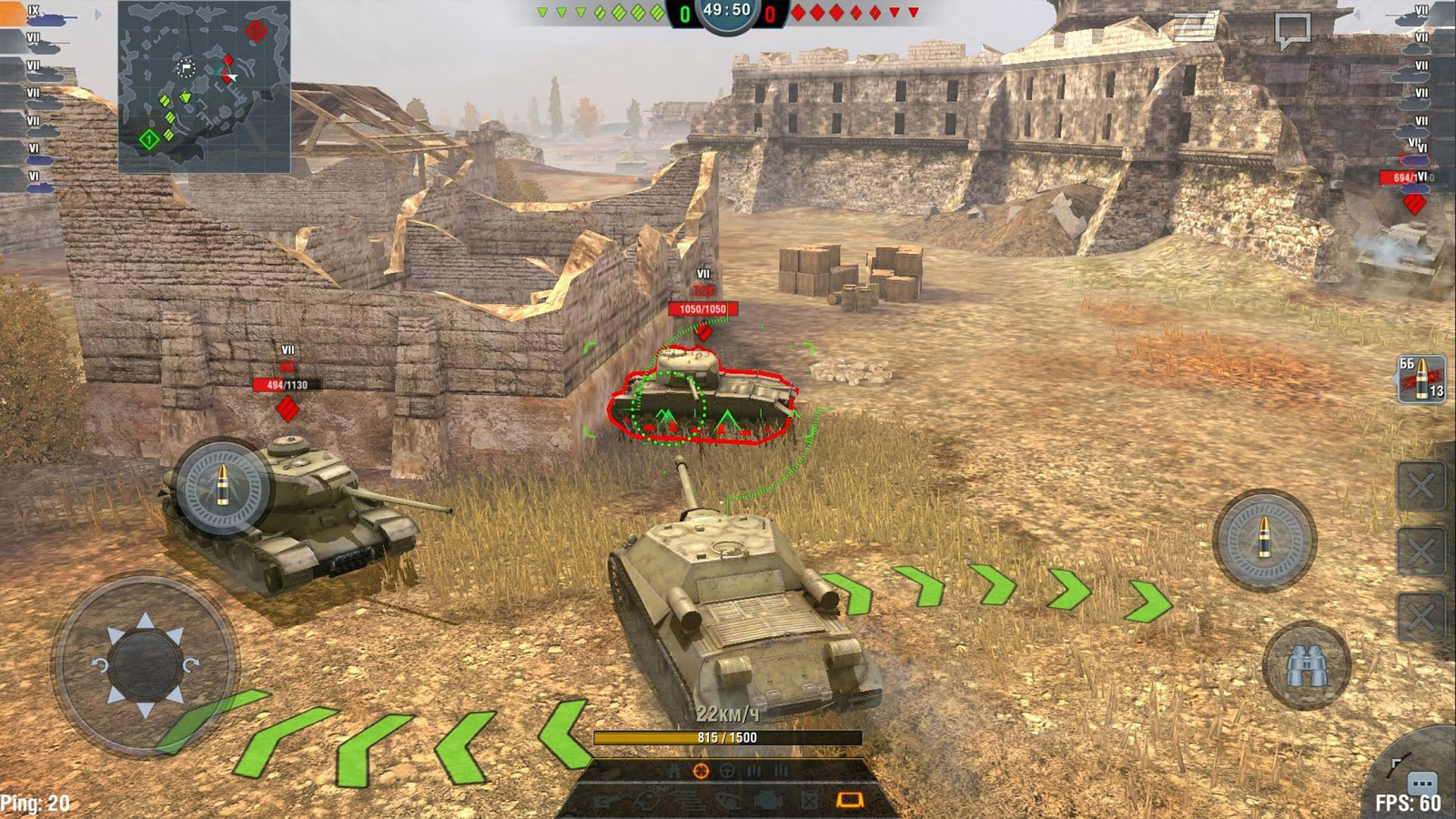Select the ББ shell type with 13 rounds
This screenshot has height=819, width=1456.
pos(1421,379)
